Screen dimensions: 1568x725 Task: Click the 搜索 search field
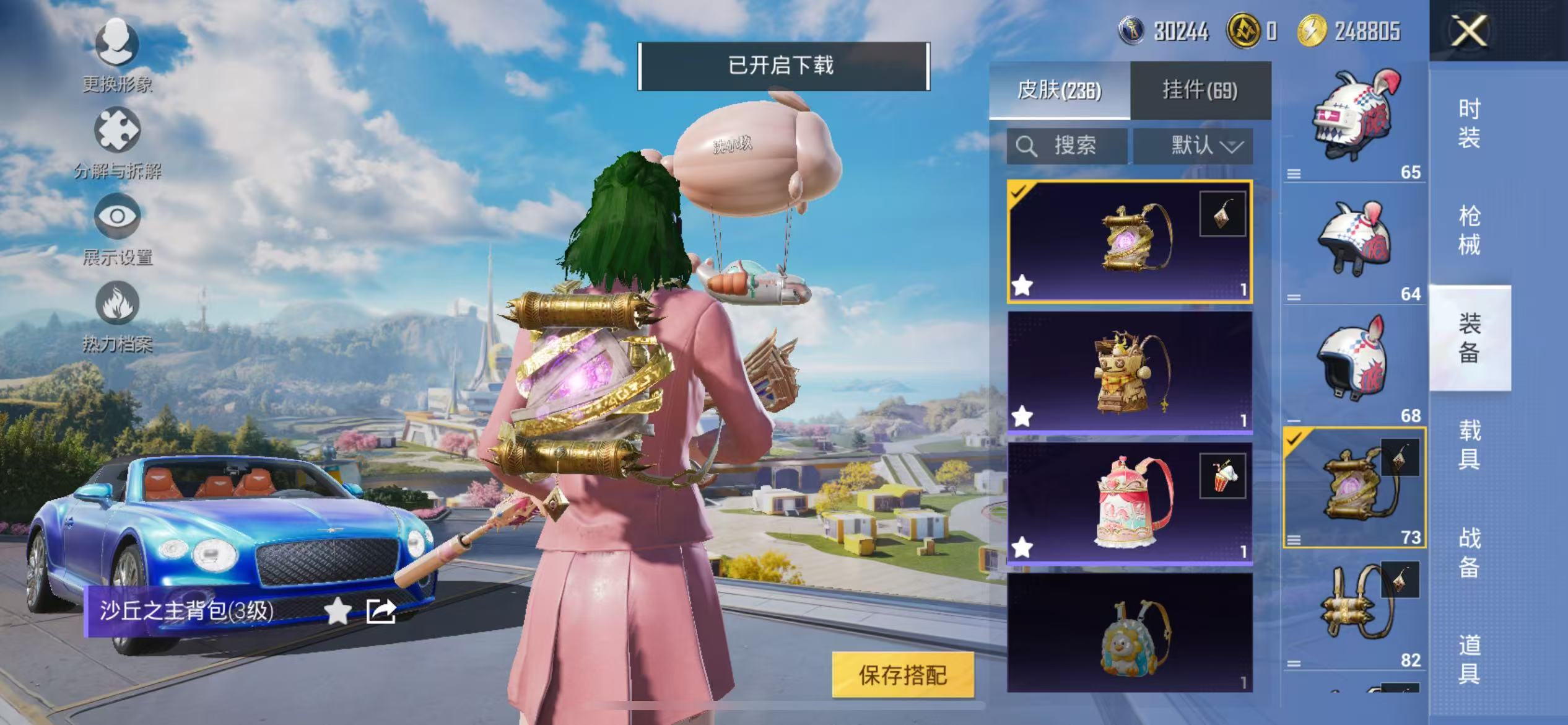(x=1067, y=146)
